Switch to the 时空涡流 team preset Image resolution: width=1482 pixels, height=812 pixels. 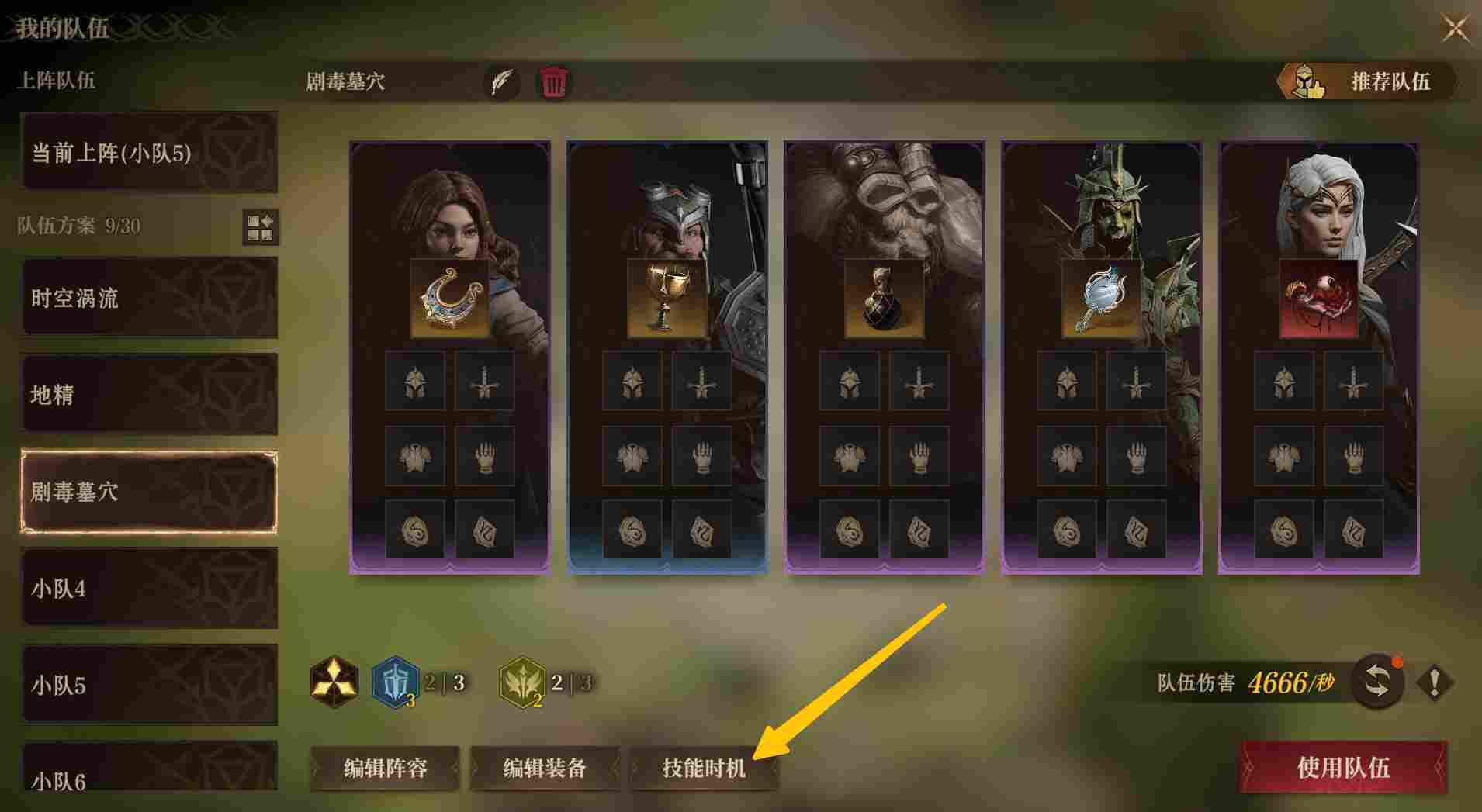(x=150, y=298)
